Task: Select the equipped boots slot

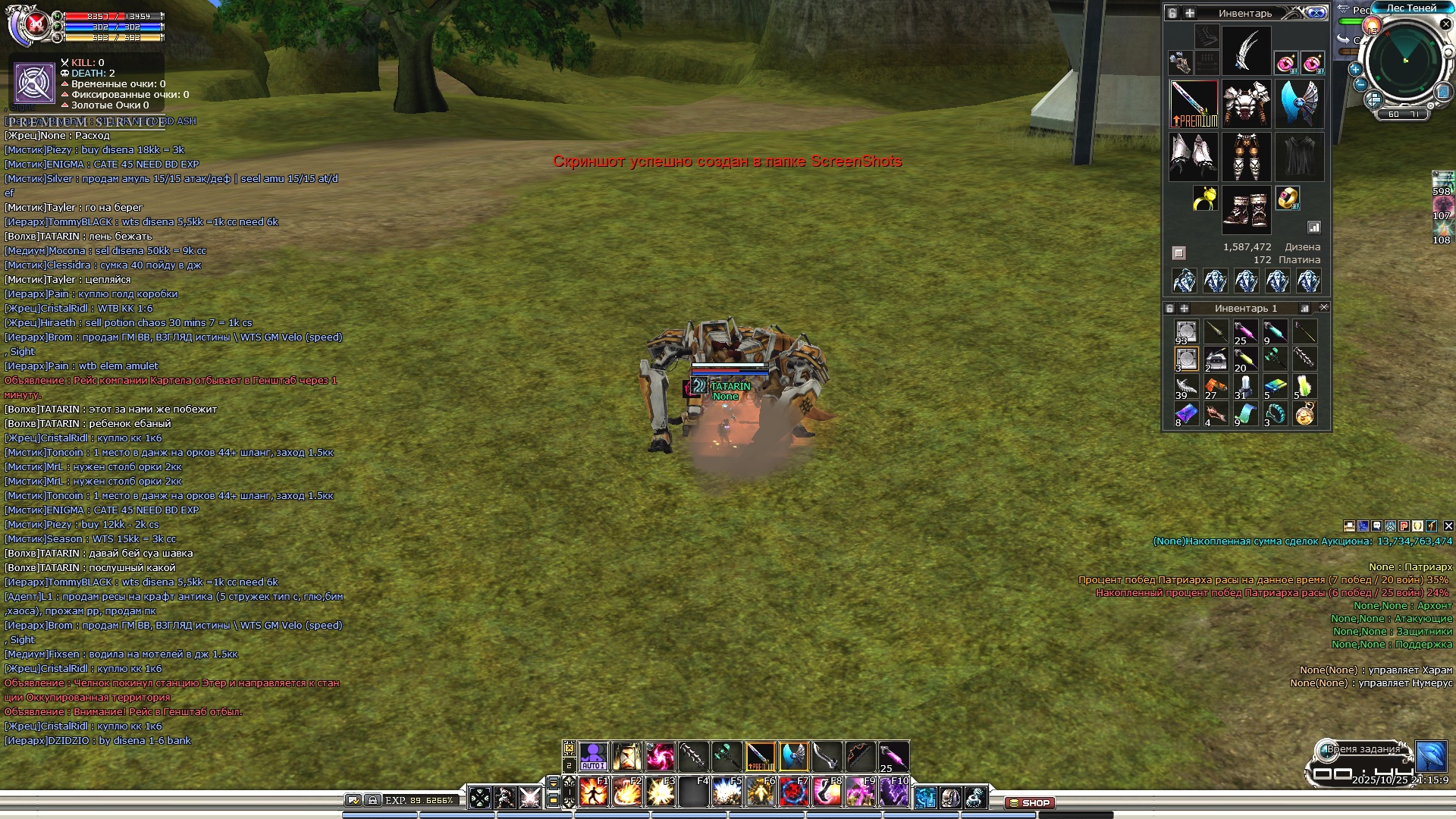Action: pos(1246,209)
